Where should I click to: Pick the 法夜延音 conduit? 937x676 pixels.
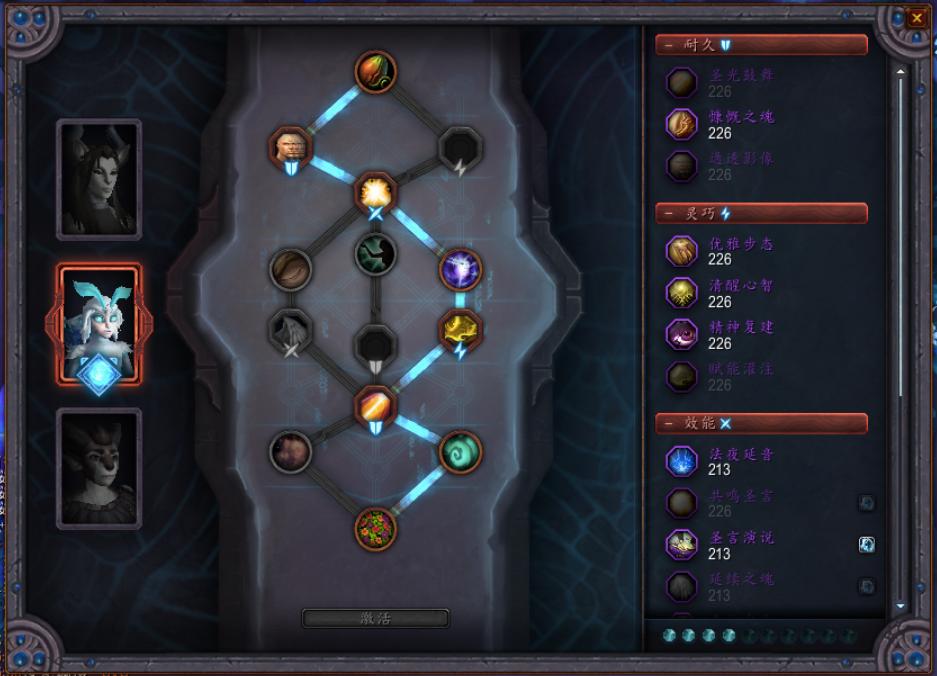683,461
